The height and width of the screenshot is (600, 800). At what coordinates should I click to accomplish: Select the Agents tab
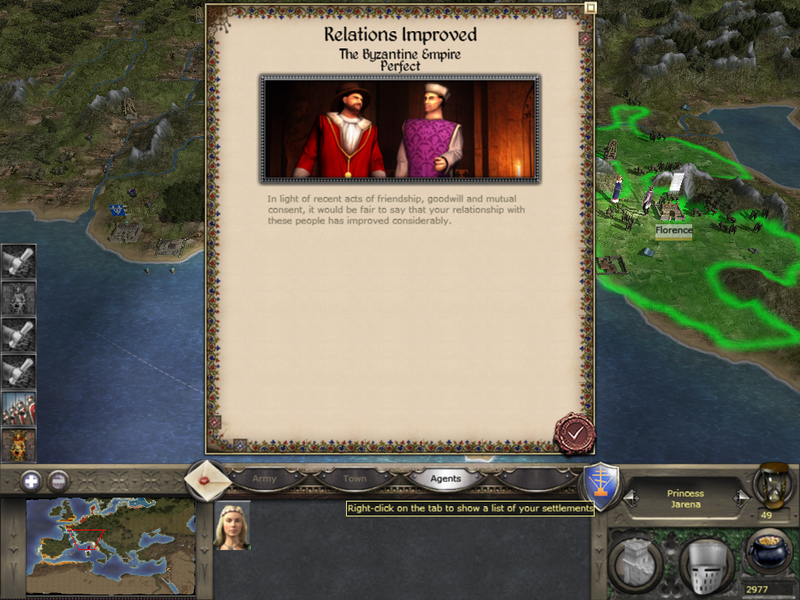click(445, 479)
